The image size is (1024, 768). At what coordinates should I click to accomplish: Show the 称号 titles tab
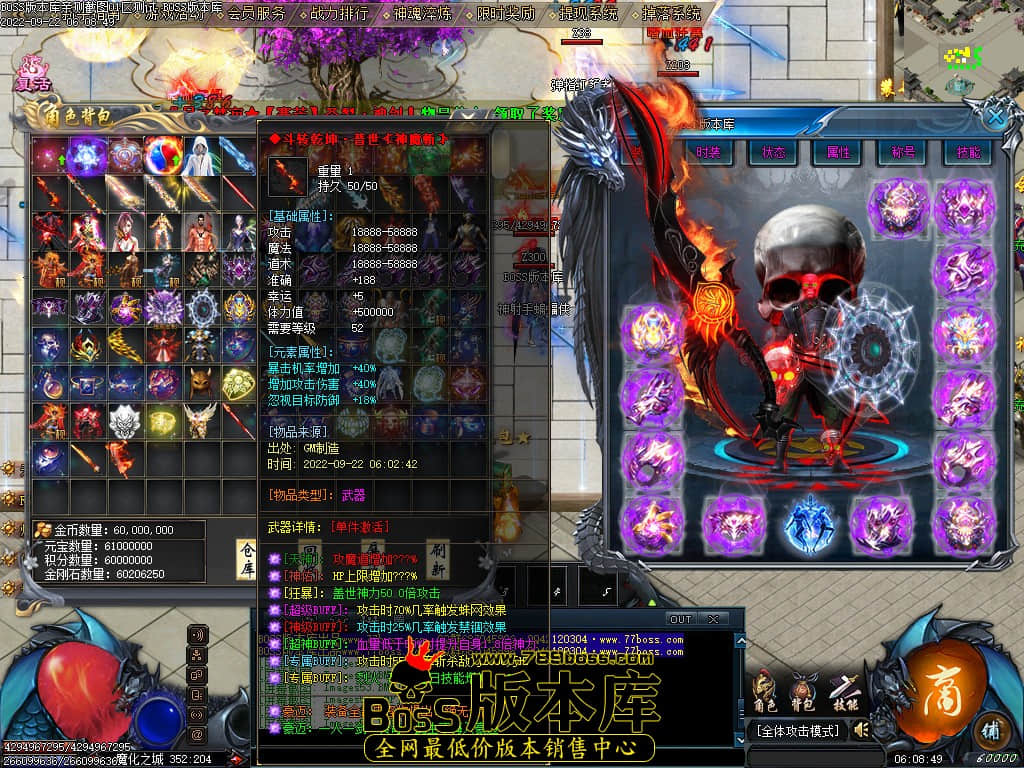[903, 152]
